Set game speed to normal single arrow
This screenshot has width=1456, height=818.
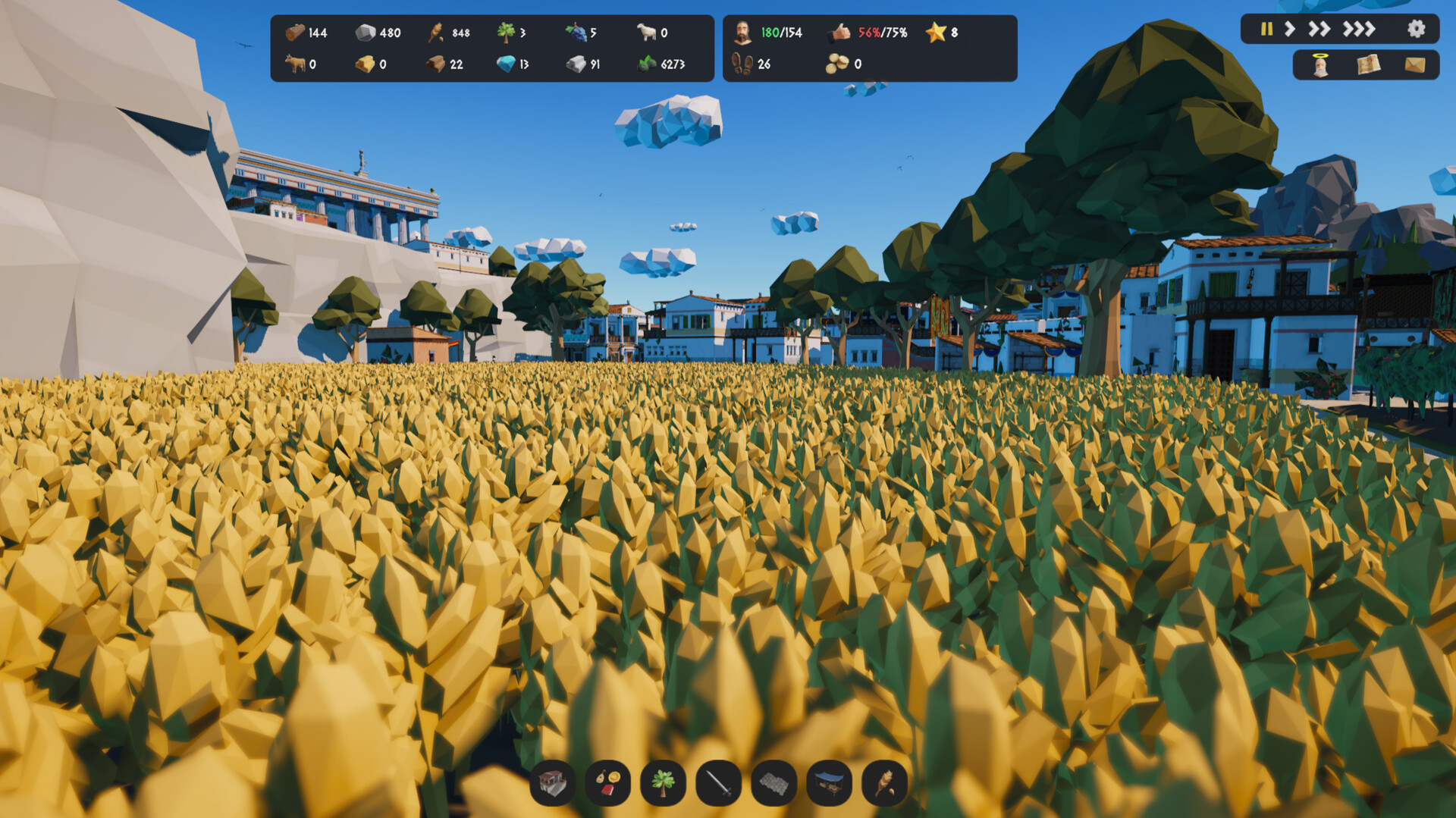tap(1289, 30)
